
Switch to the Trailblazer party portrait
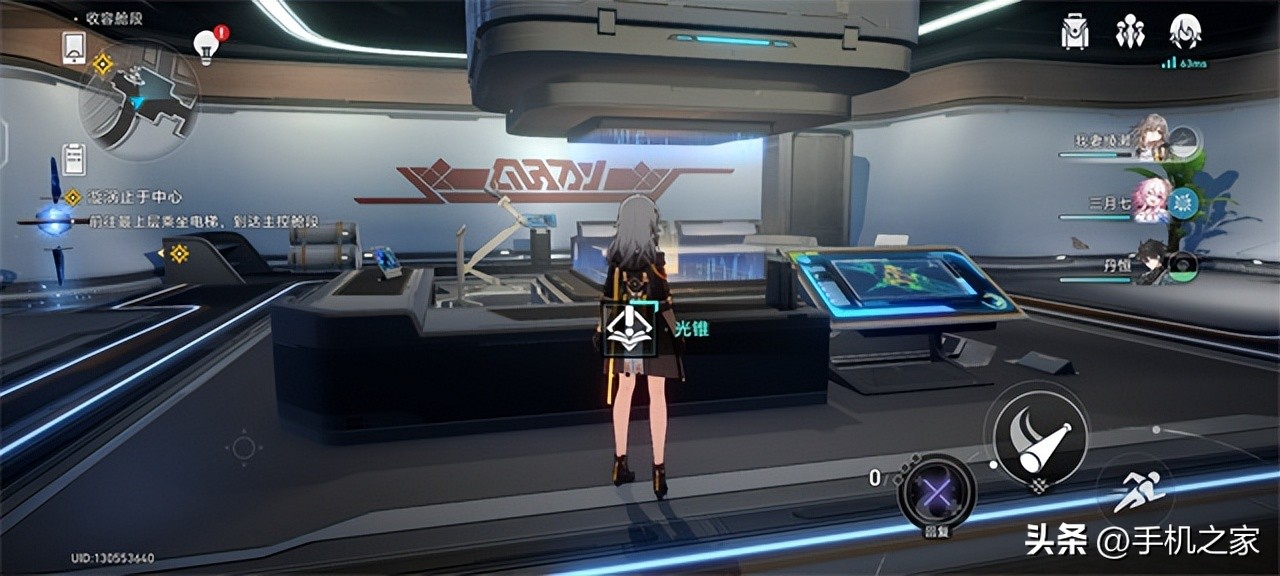pyautogui.click(x=1150, y=142)
